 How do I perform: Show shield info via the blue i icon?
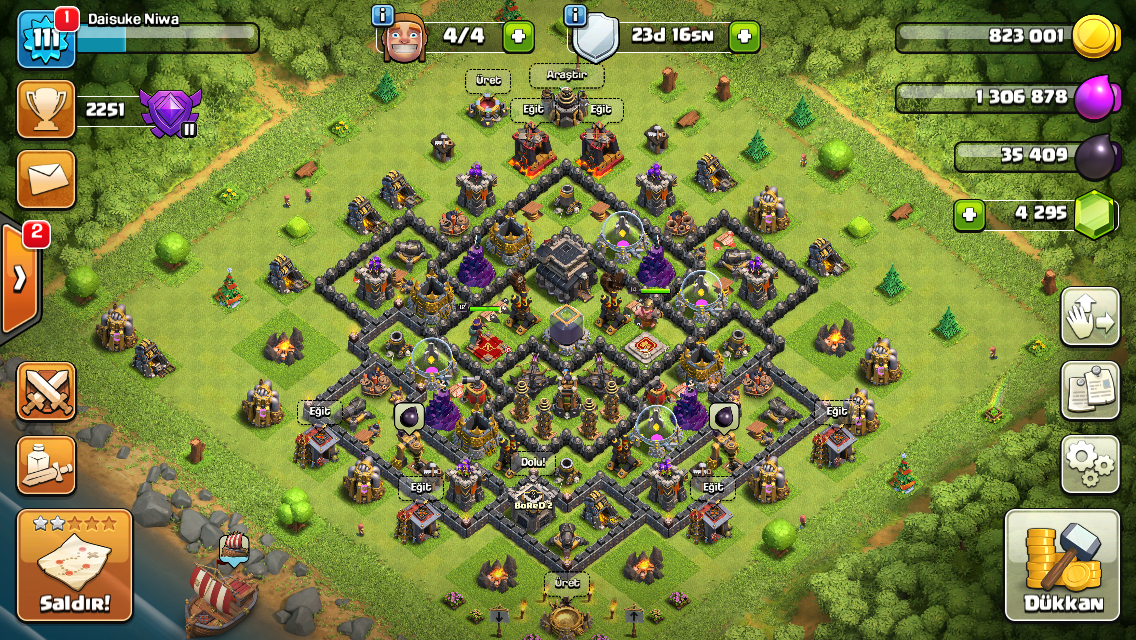(575, 15)
